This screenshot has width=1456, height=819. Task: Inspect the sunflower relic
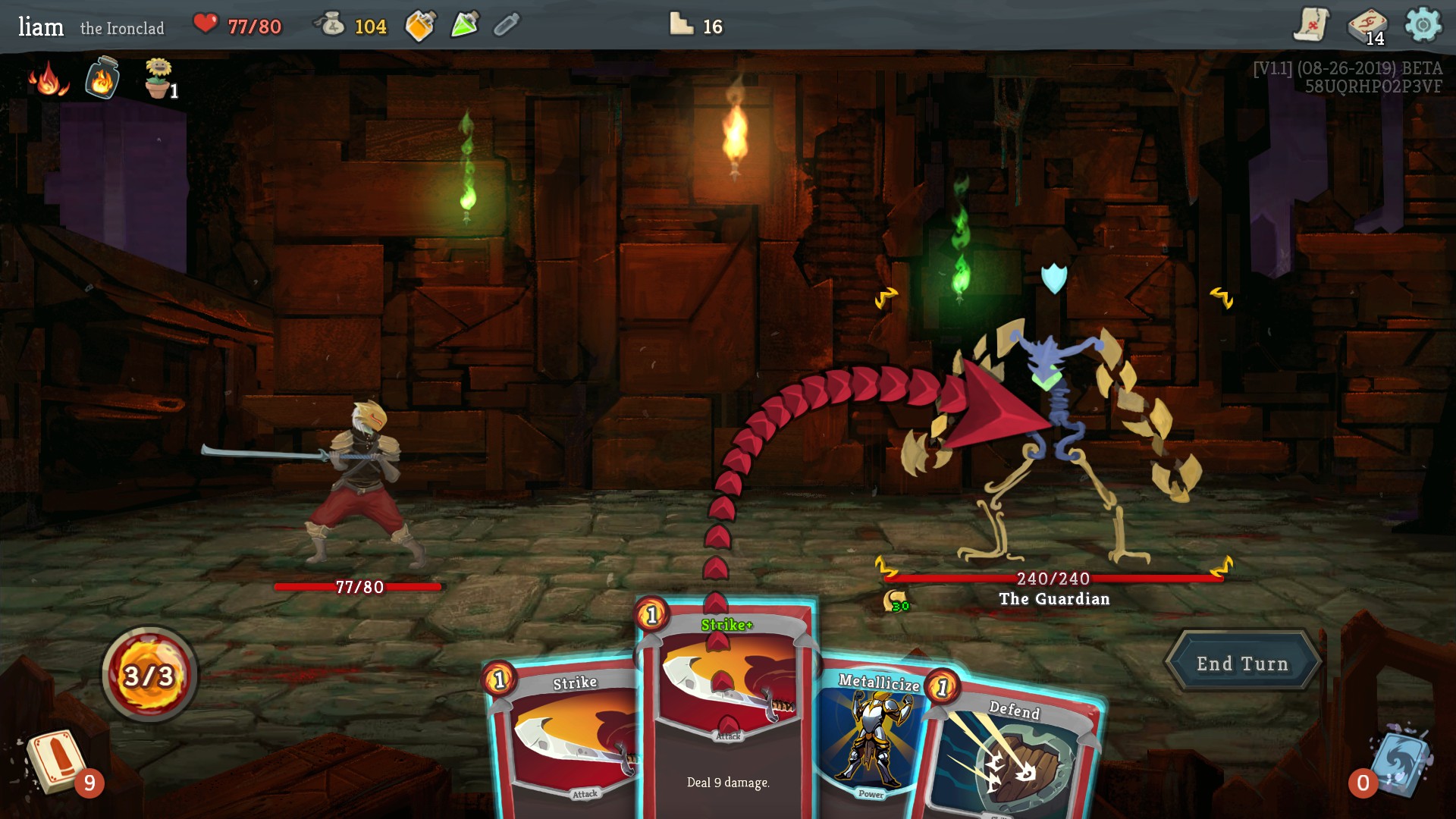coord(158,79)
